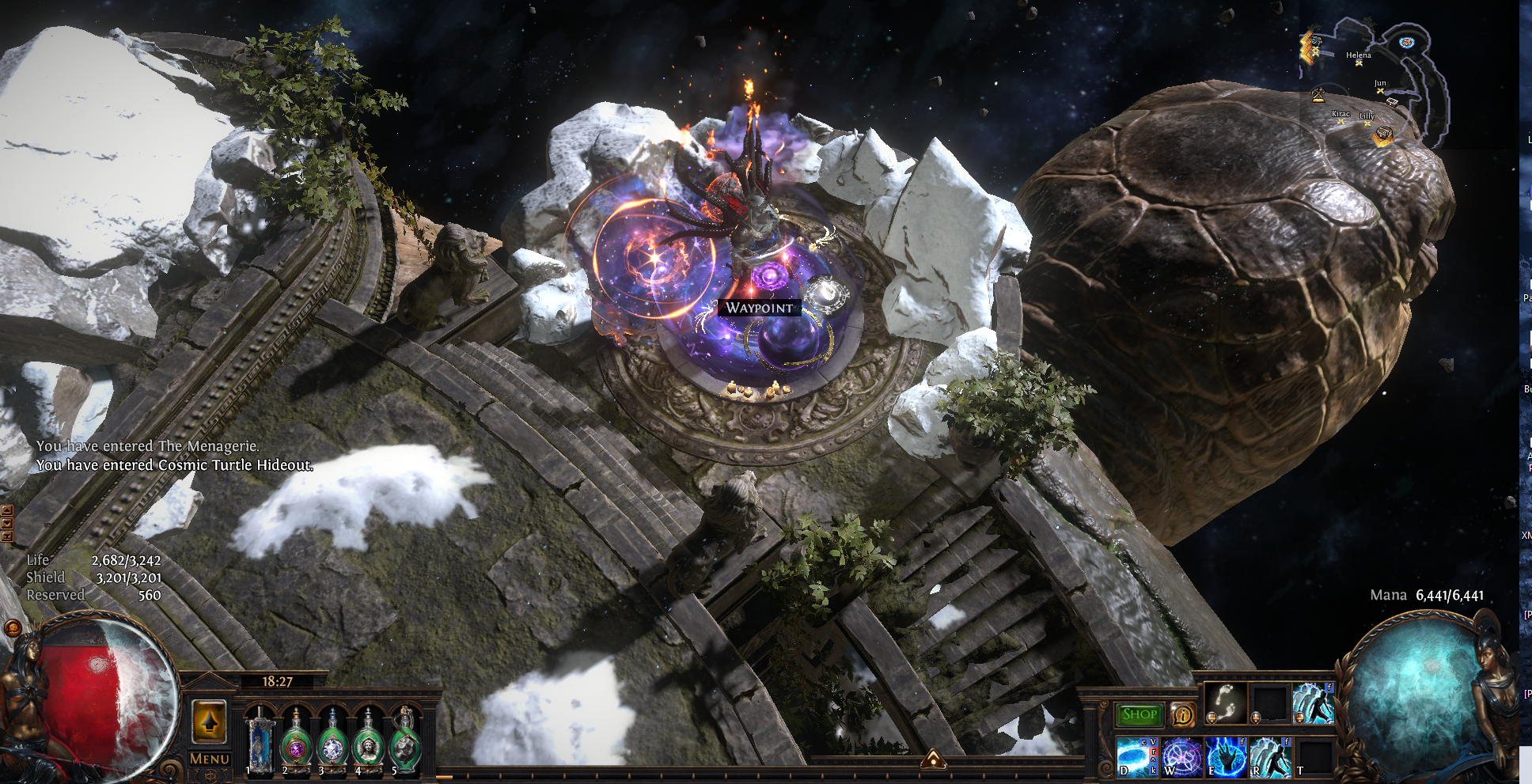
Task: Click the Kirac marker on the minimap
Action: coord(1340,119)
